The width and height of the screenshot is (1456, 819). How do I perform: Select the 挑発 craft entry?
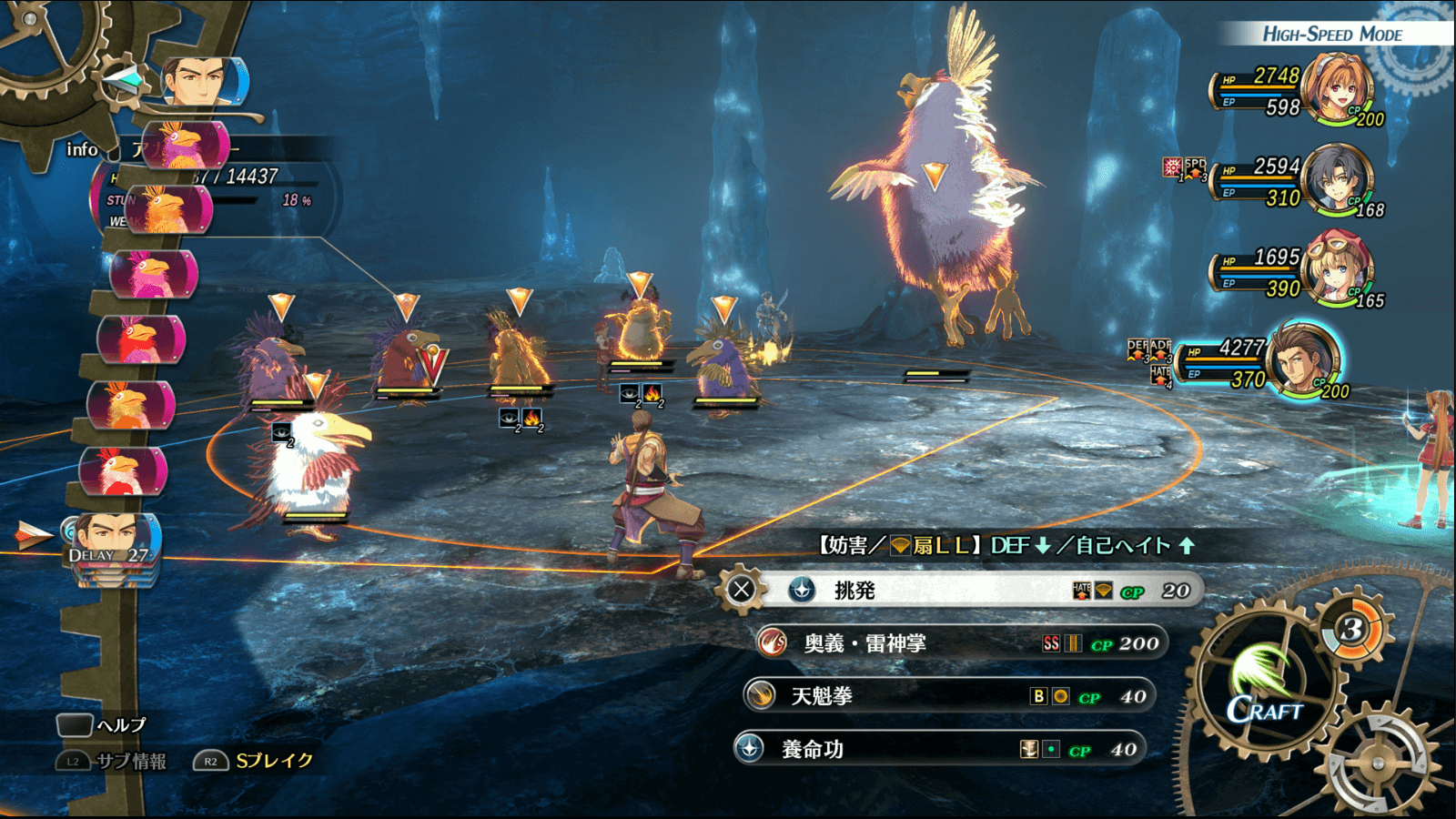pos(965,591)
